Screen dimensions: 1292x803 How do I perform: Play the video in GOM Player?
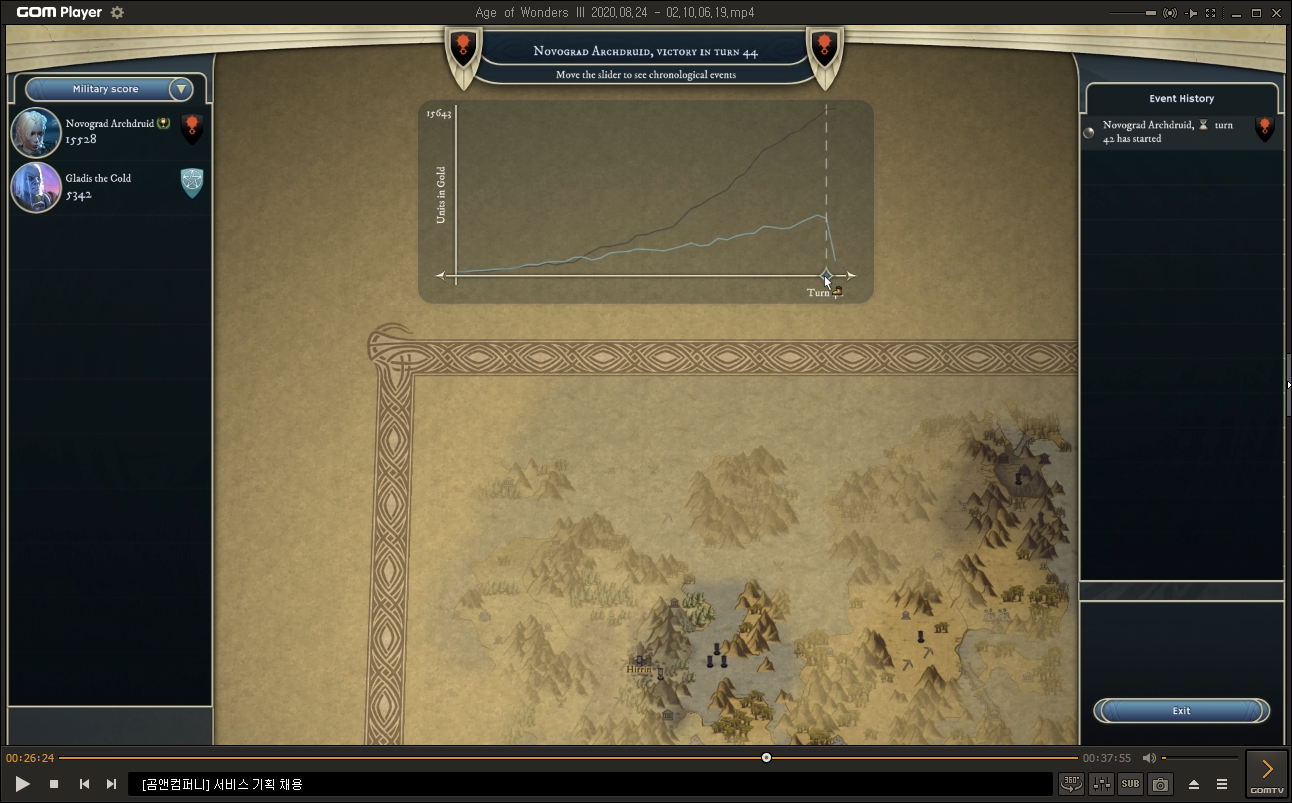pyautogui.click(x=23, y=784)
